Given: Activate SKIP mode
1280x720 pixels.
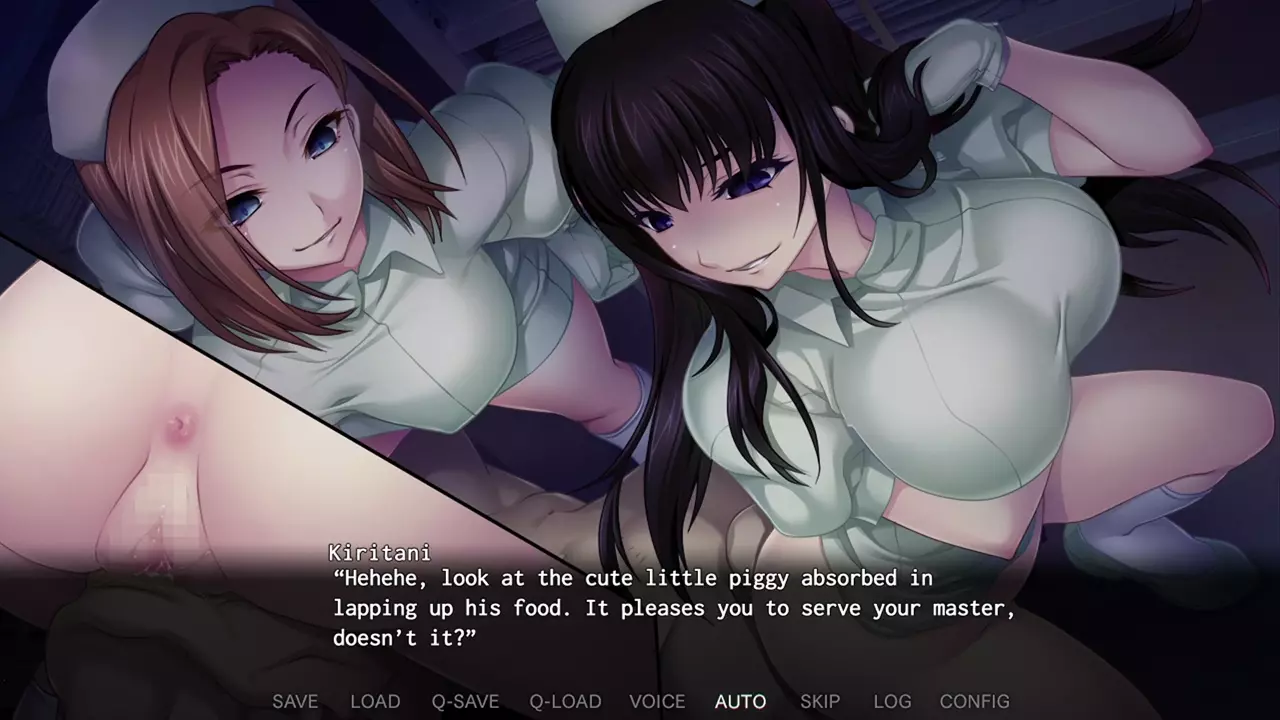Looking at the screenshot, I should point(820,701).
